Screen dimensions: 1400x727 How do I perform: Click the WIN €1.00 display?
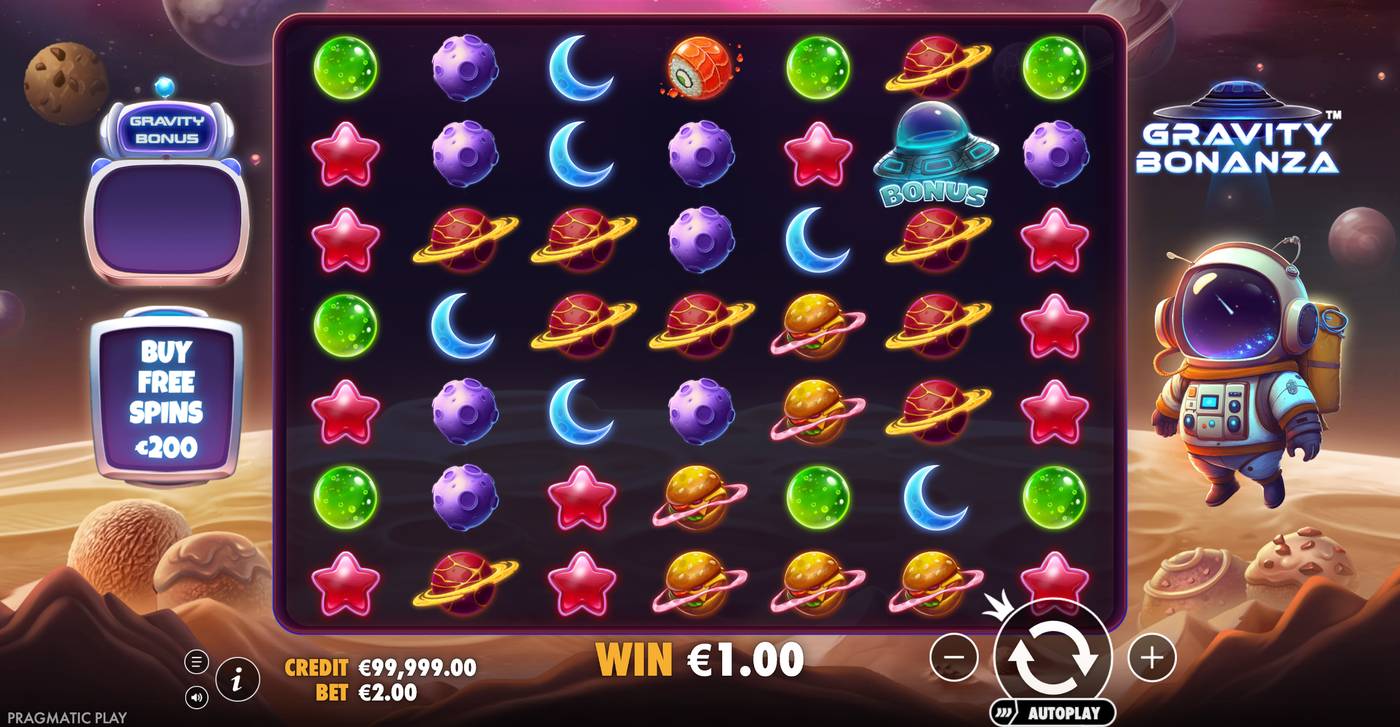click(x=700, y=659)
